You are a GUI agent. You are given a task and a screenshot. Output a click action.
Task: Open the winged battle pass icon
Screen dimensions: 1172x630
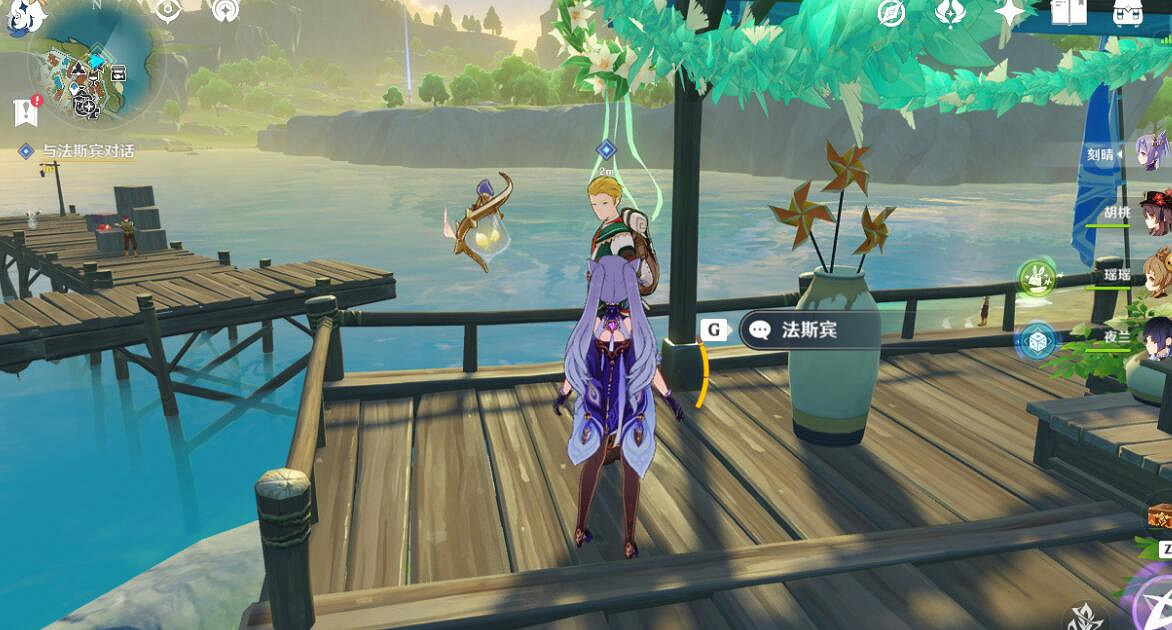(x=949, y=13)
